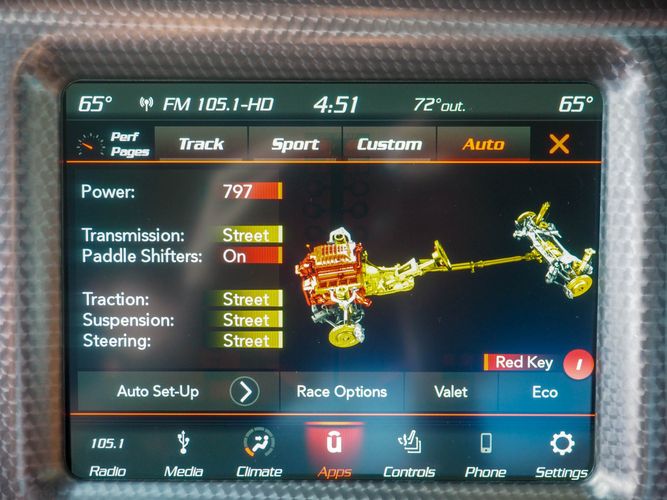Toggle the Transmission Street setting
Viewport: 667px width, 500px height.
pos(251,235)
